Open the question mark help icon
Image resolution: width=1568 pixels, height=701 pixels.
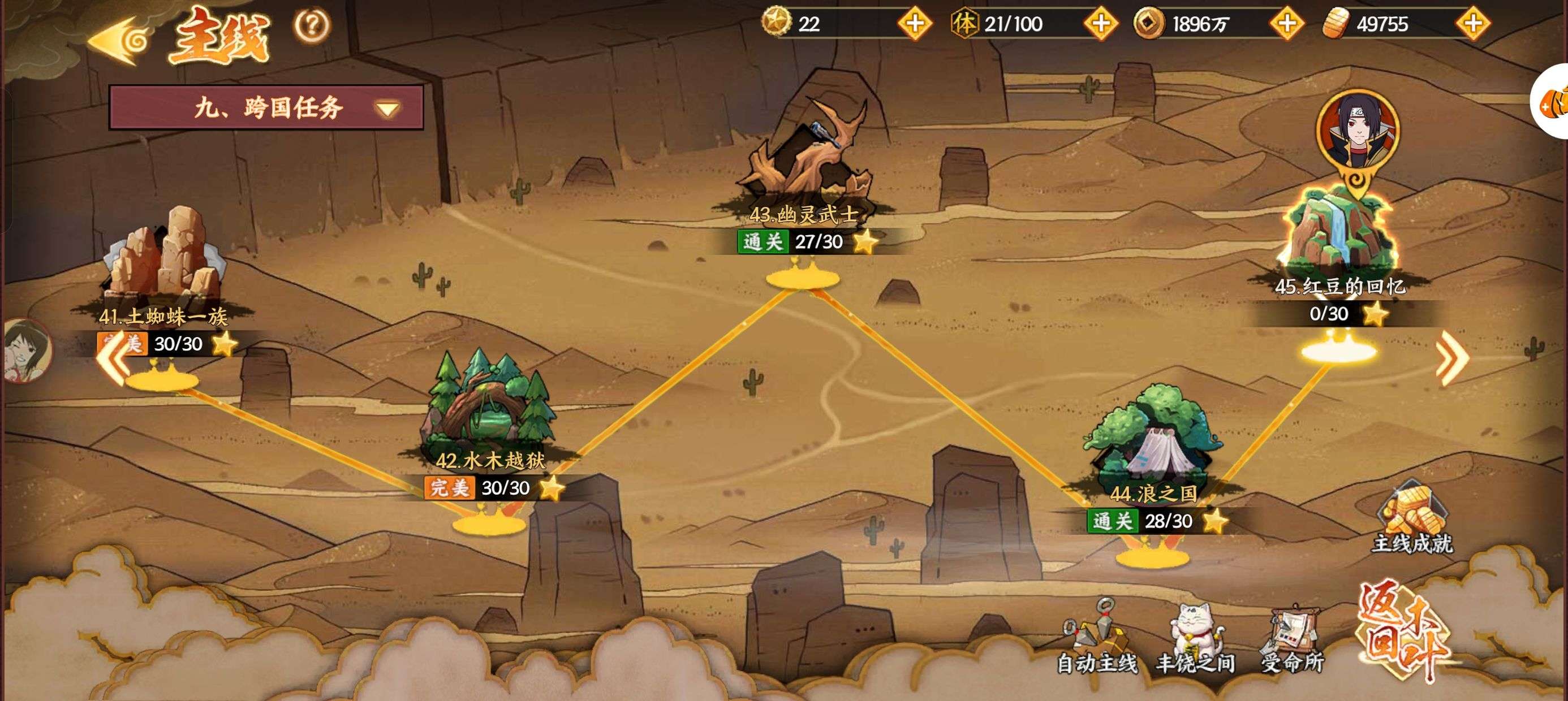(312, 25)
